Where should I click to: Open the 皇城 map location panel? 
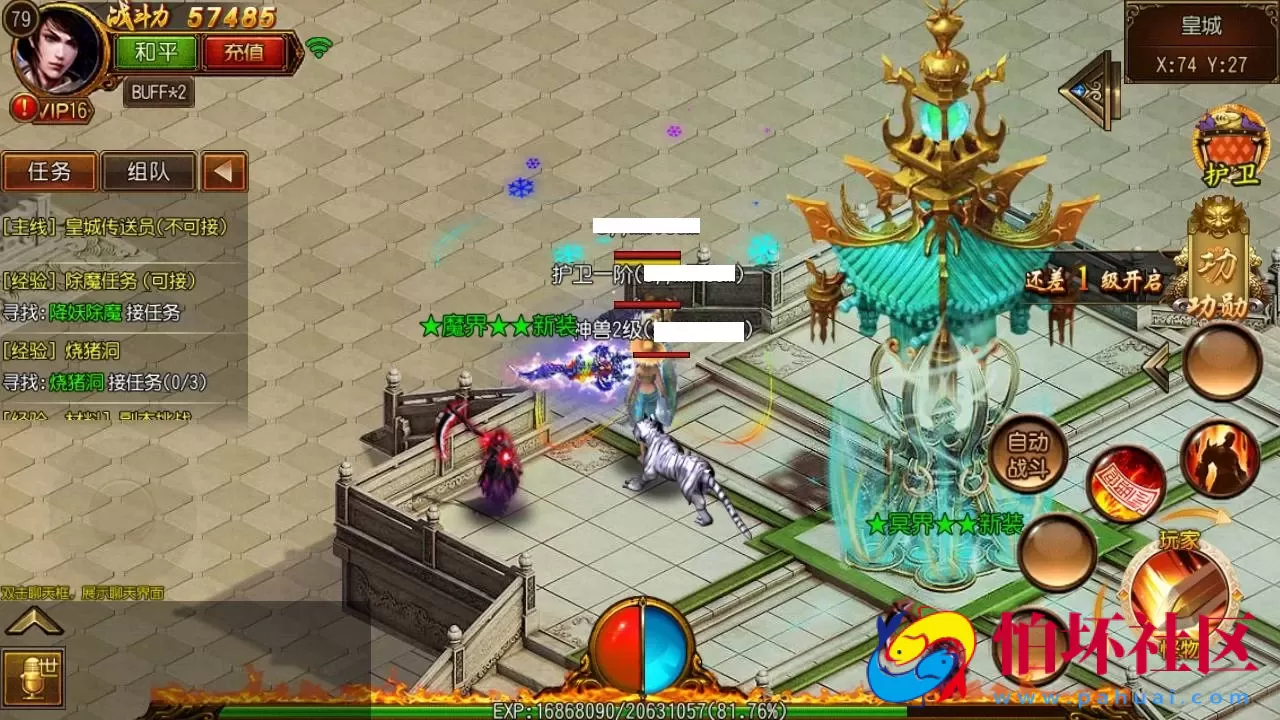[x=1200, y=42]
